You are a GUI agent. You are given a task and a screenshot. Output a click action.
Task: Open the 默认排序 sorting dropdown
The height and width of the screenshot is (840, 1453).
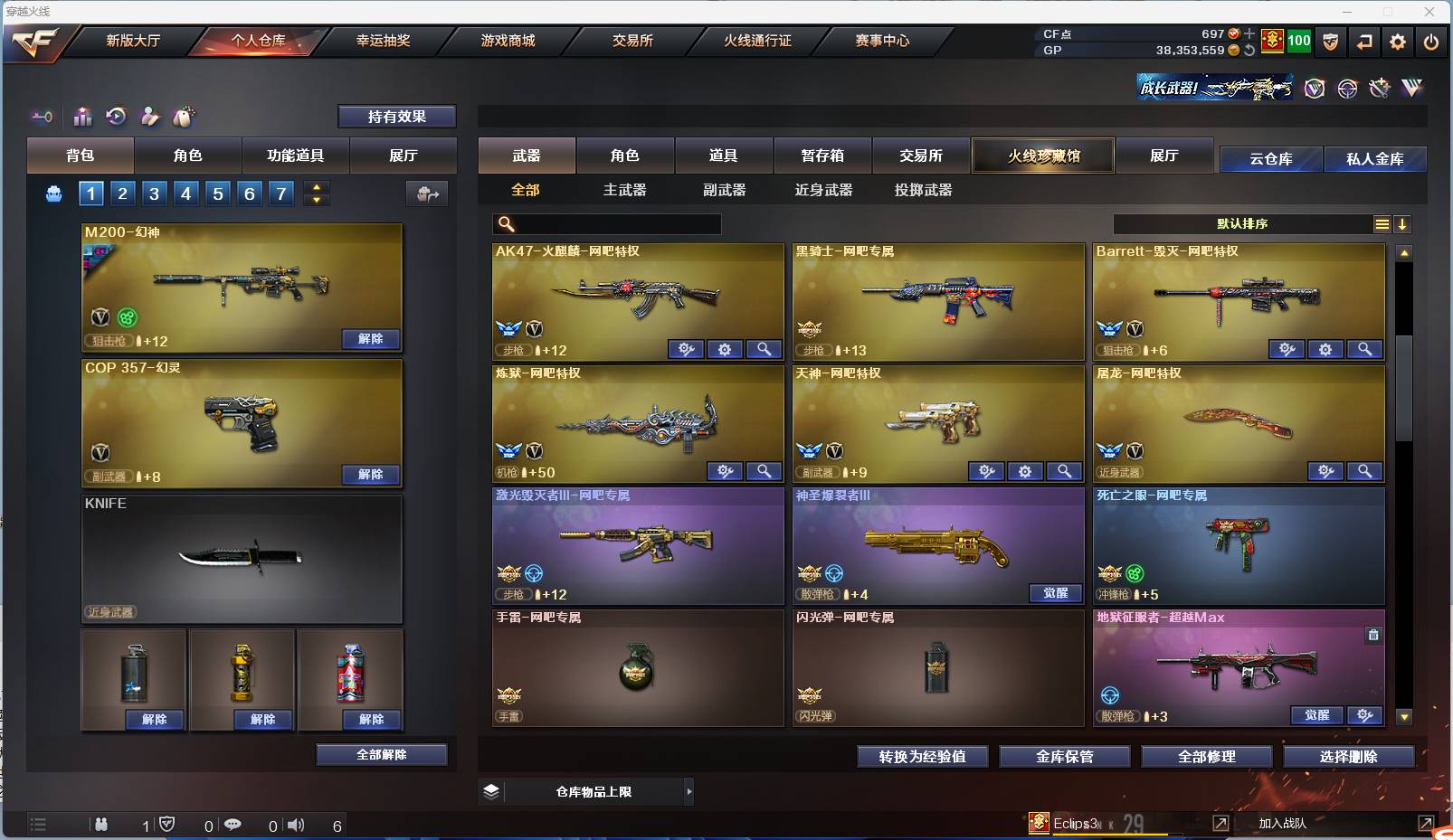1249,223
